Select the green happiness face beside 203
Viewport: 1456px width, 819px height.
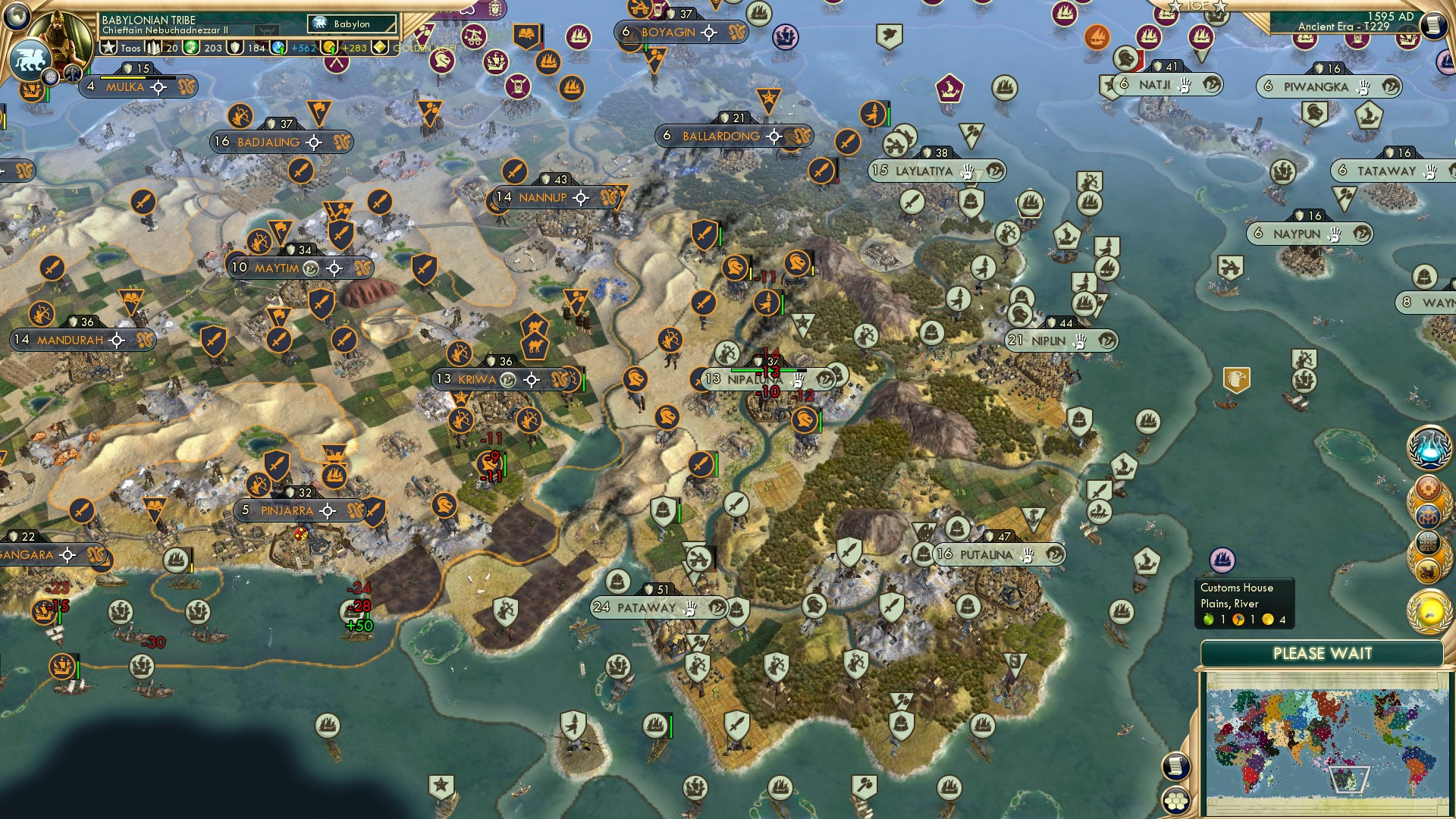(x=190, y=48)
